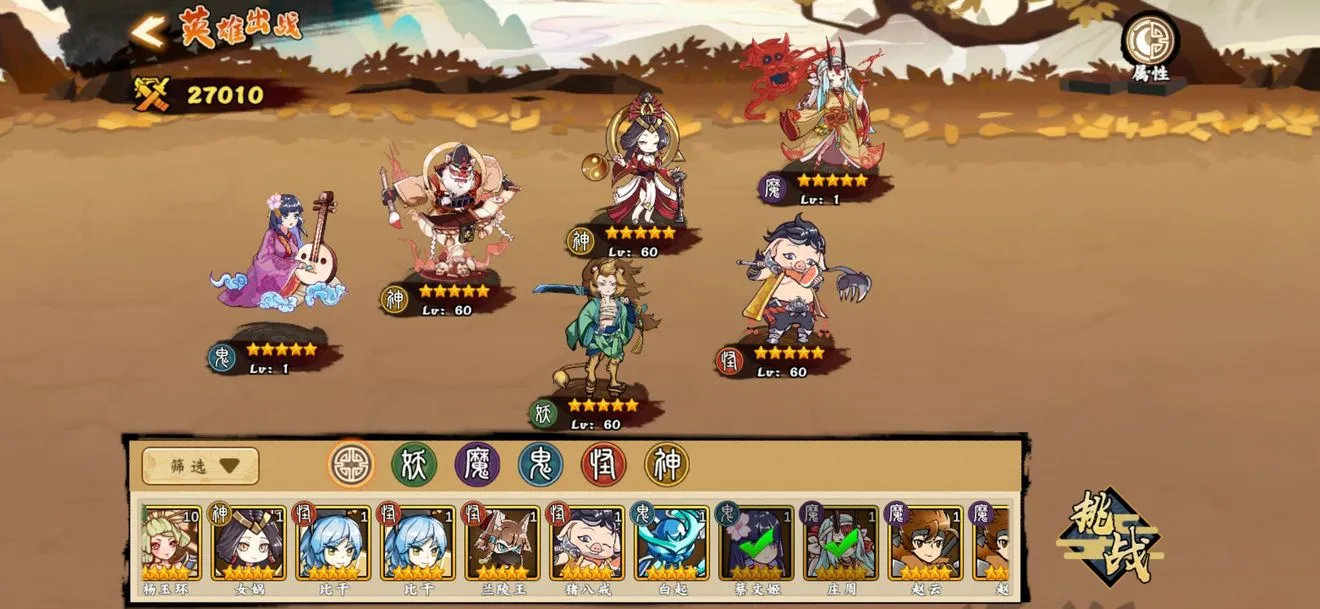Select the 杨玉环 hero card
The height and width of the screenshot is (609, 1320).
[168, 545]
